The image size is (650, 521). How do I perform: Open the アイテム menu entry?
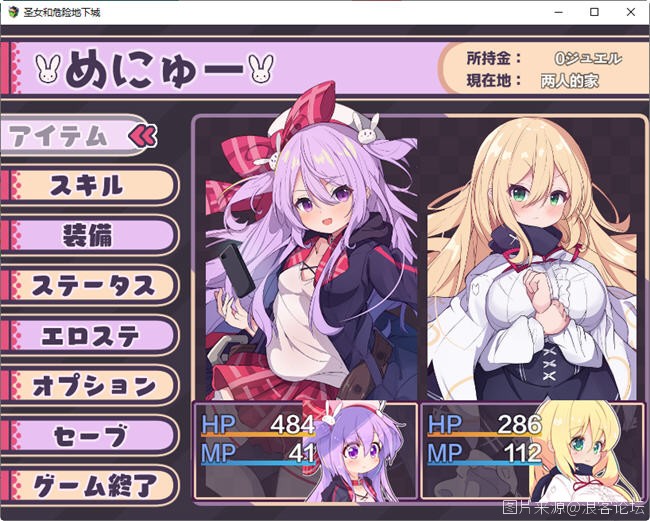[70, 137]
